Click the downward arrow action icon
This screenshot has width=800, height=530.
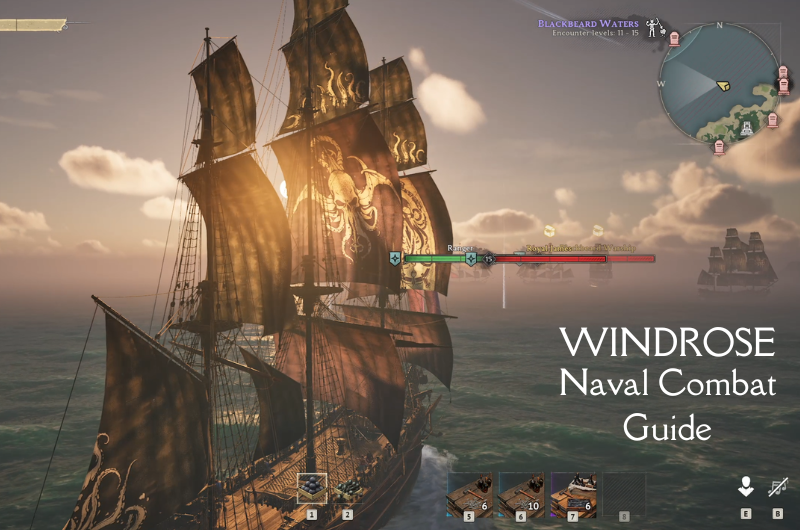pos(745,487)
